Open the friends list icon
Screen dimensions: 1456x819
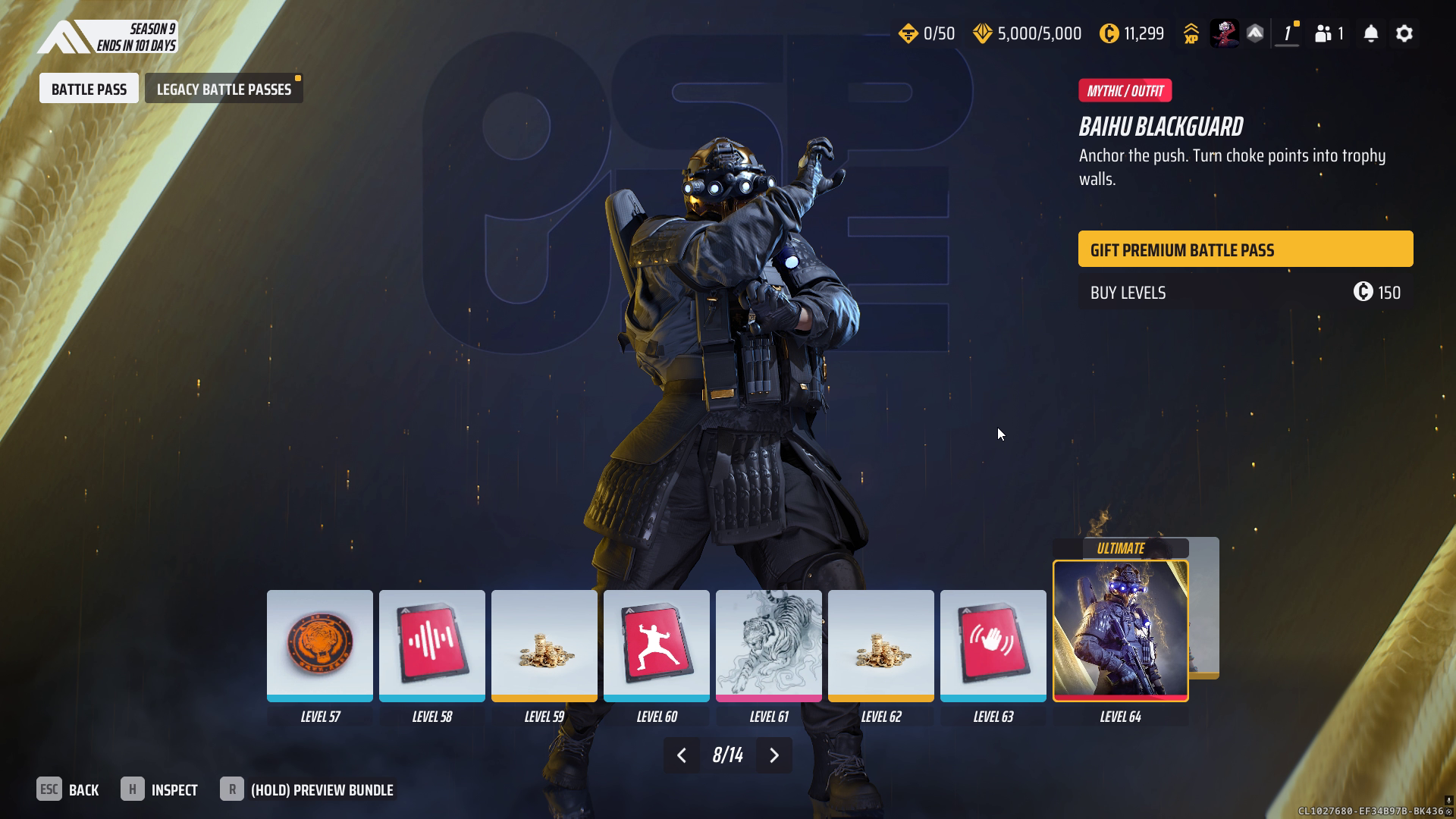click(1329, 33)
